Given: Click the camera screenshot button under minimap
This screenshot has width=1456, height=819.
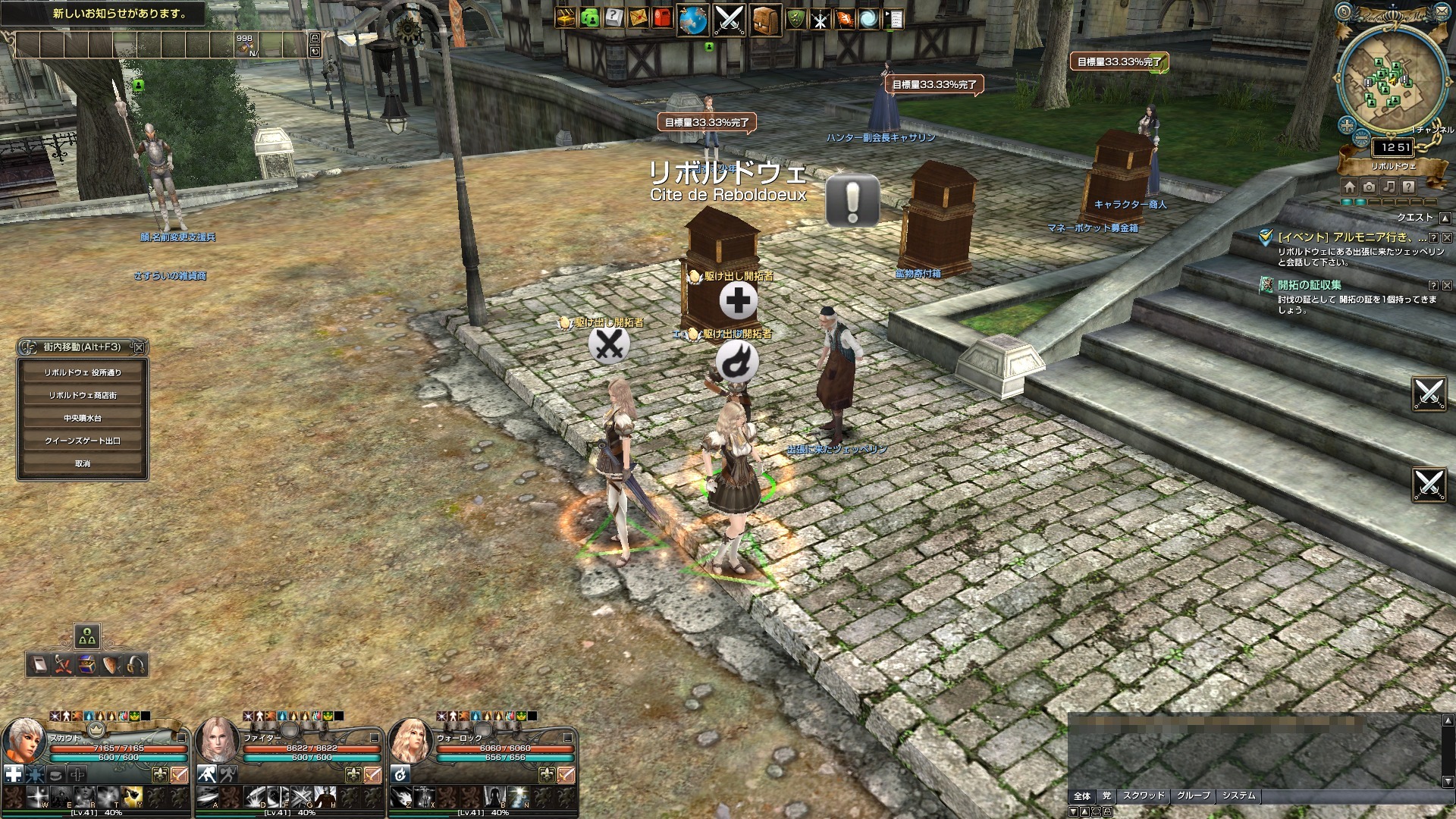Looking at the screenshot, I should tap(1369, 187).
